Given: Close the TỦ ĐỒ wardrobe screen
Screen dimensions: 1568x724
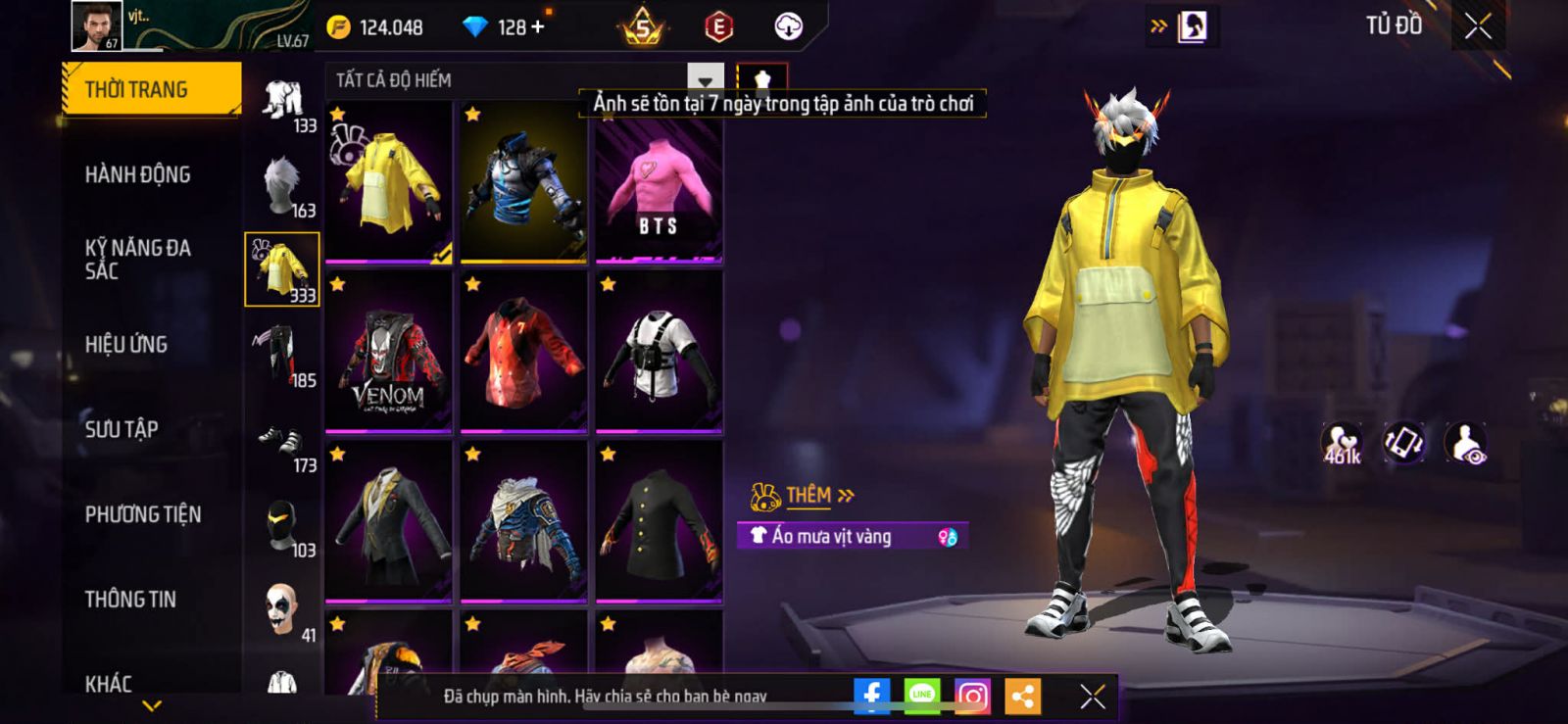Looking at the screenshot, I should click(x=1478, y=26).
